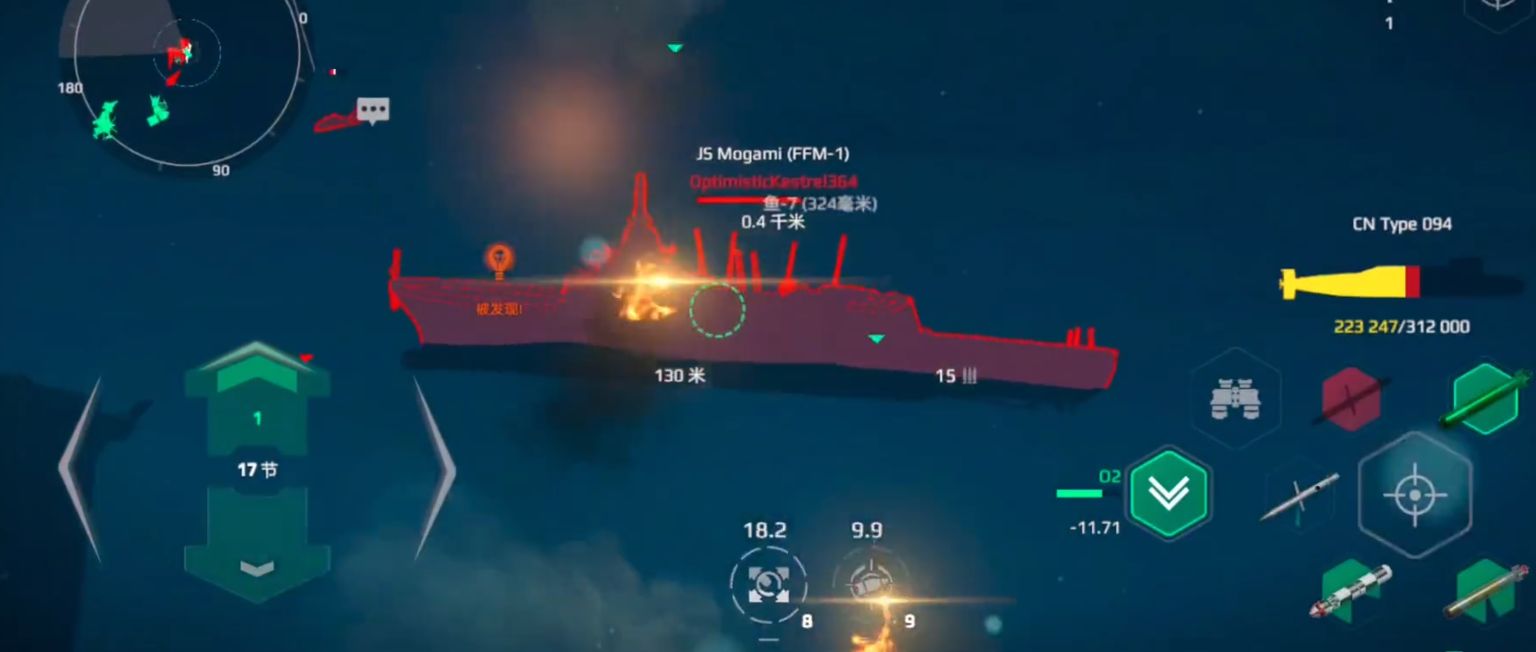
Task: Increase speed with the up throttle arrow
Action: pos(257,371)
